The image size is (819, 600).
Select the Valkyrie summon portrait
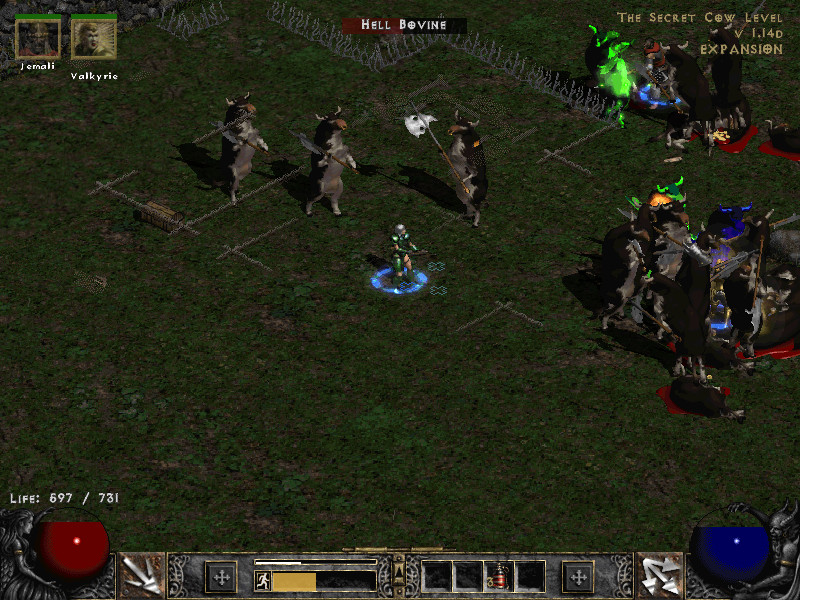click(x=93, y=37)
